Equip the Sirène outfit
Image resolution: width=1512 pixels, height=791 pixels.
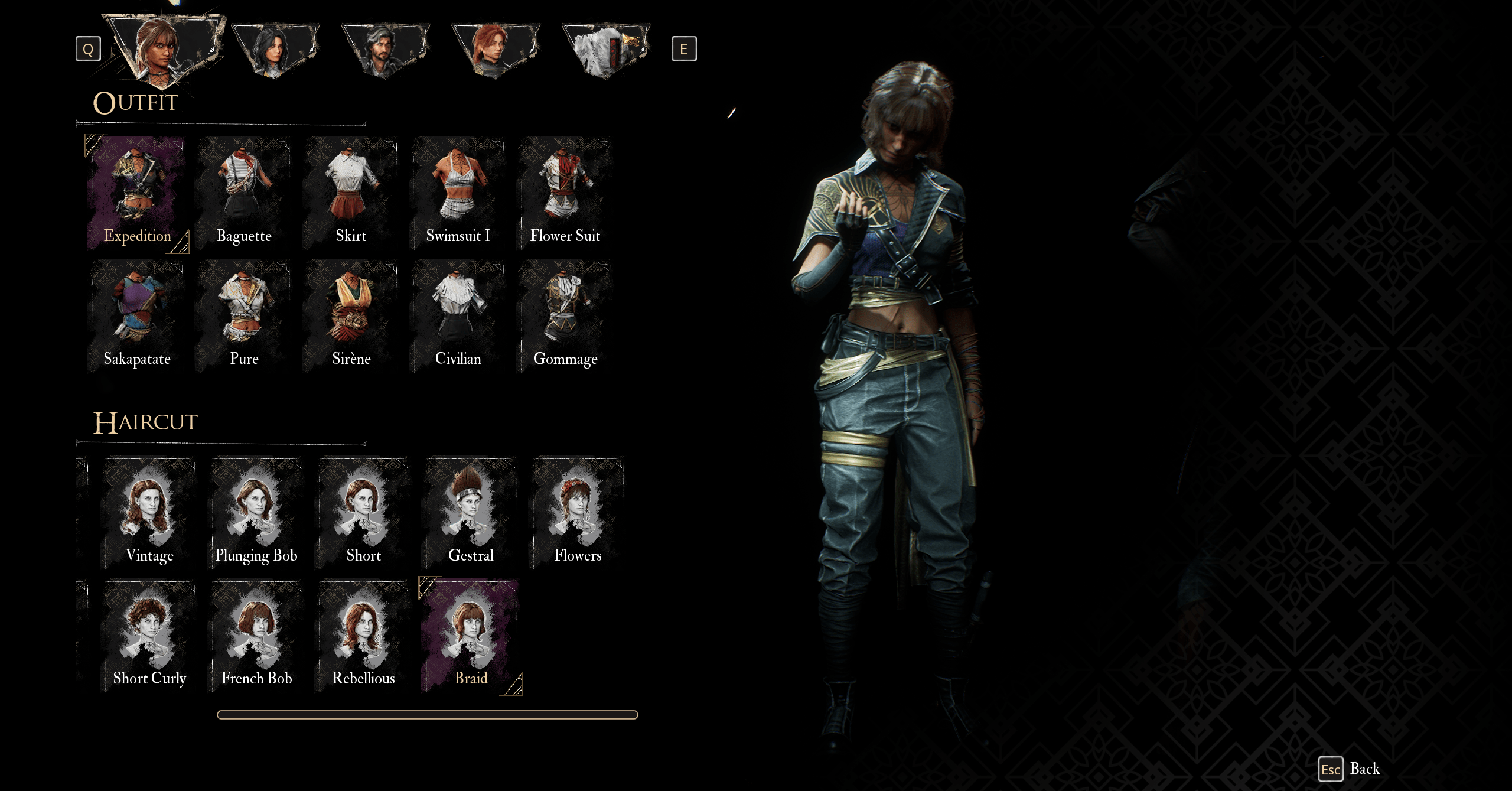(351, 316)
